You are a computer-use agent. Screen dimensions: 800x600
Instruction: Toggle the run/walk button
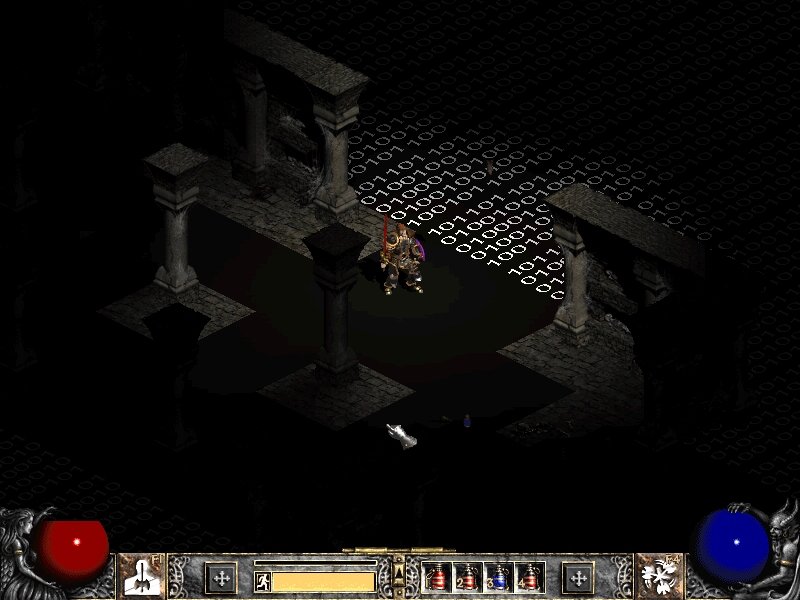pyautogui.click(x=264, y=581)
